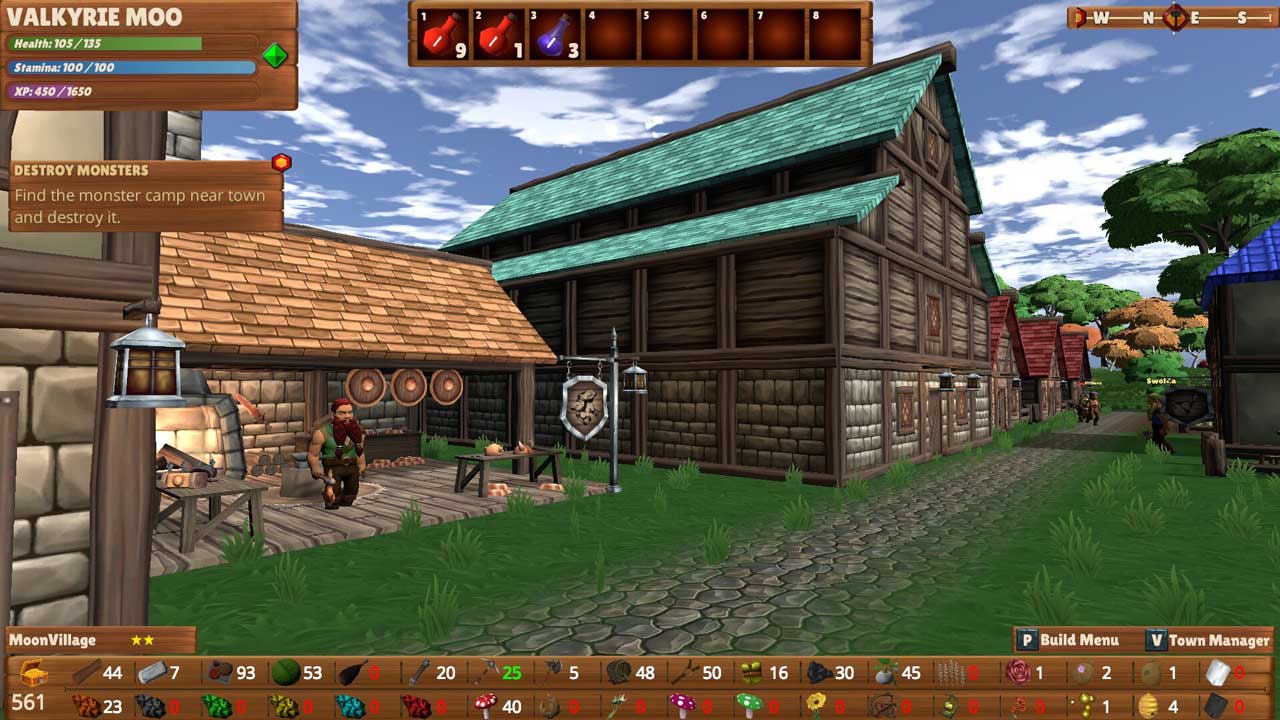Click the red hexagon quest marker icon
The image size is (1280, 720).
click(x=281, y=162)
